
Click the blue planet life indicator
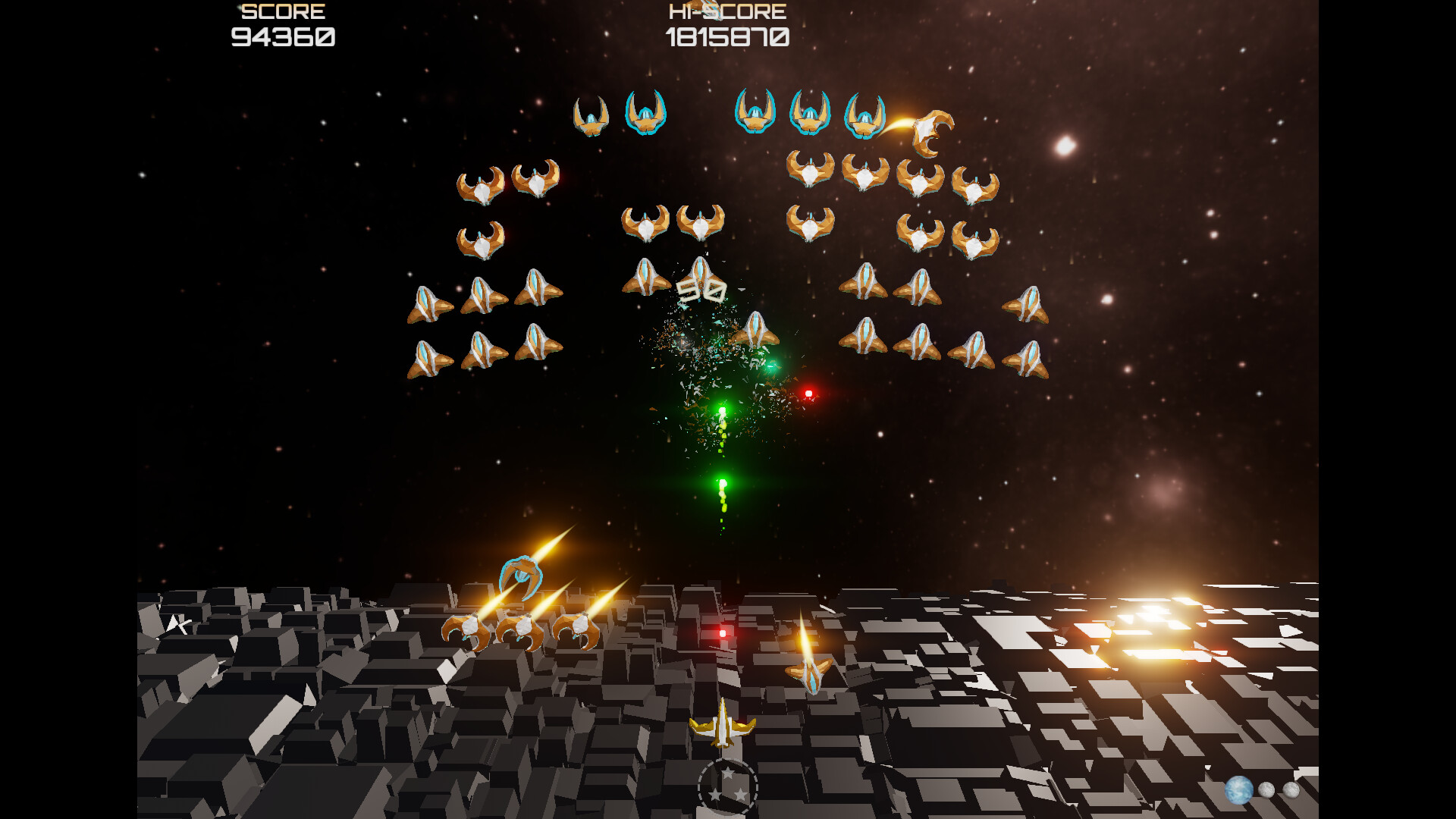click(x=1238, y=790)
